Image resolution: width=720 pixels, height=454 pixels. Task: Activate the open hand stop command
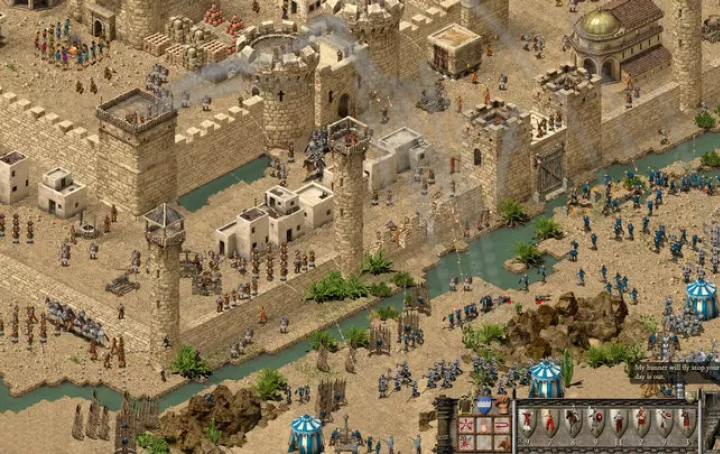tap(484, 425)
